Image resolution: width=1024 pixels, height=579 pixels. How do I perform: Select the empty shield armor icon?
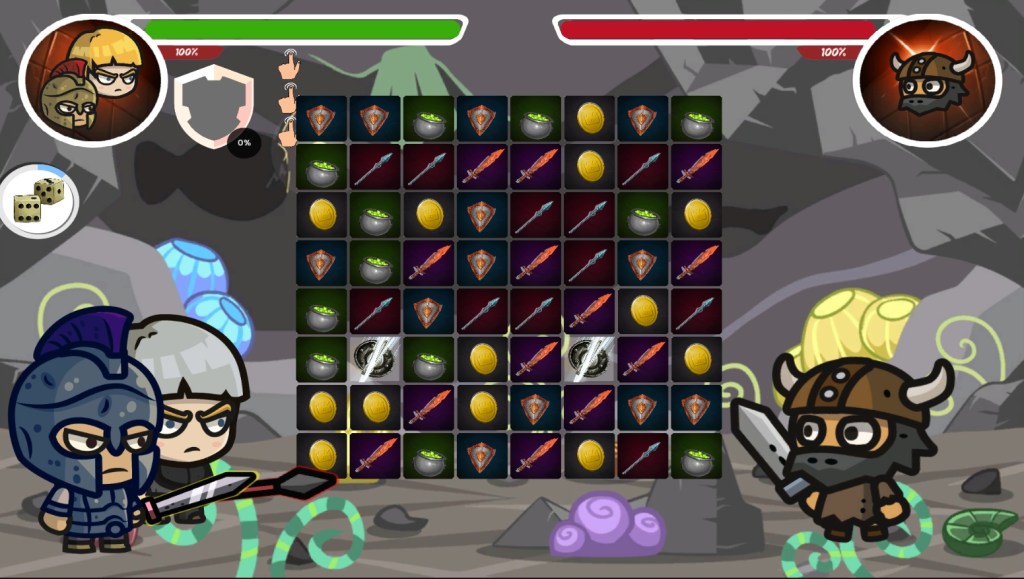[214, 104]
